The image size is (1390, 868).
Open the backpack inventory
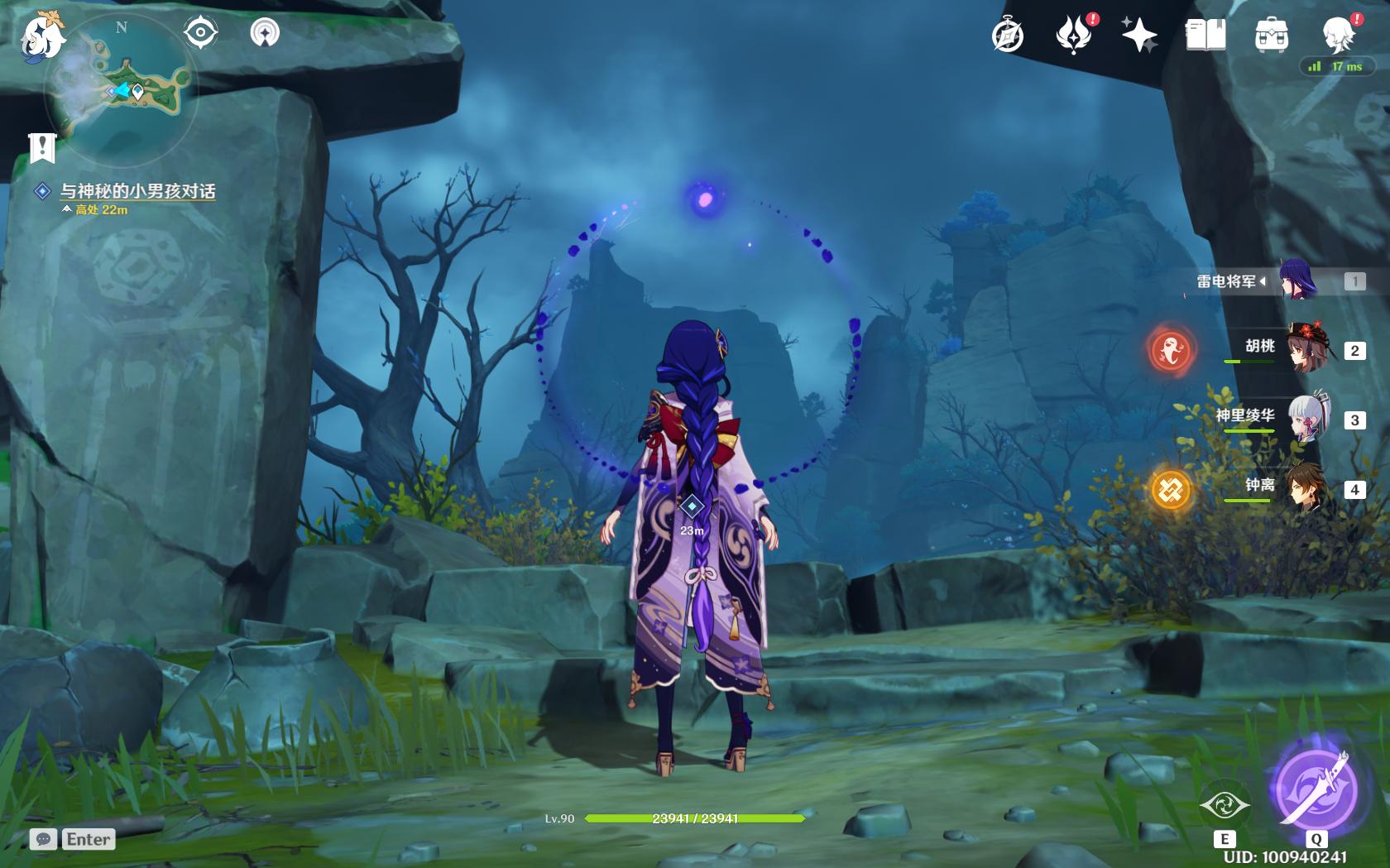point(1271,36)
